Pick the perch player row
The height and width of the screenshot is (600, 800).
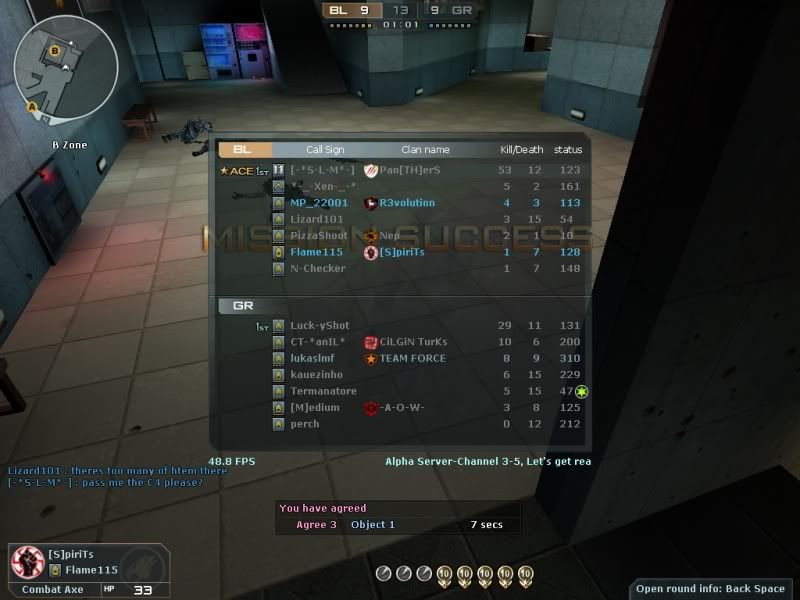coord(400,424)
